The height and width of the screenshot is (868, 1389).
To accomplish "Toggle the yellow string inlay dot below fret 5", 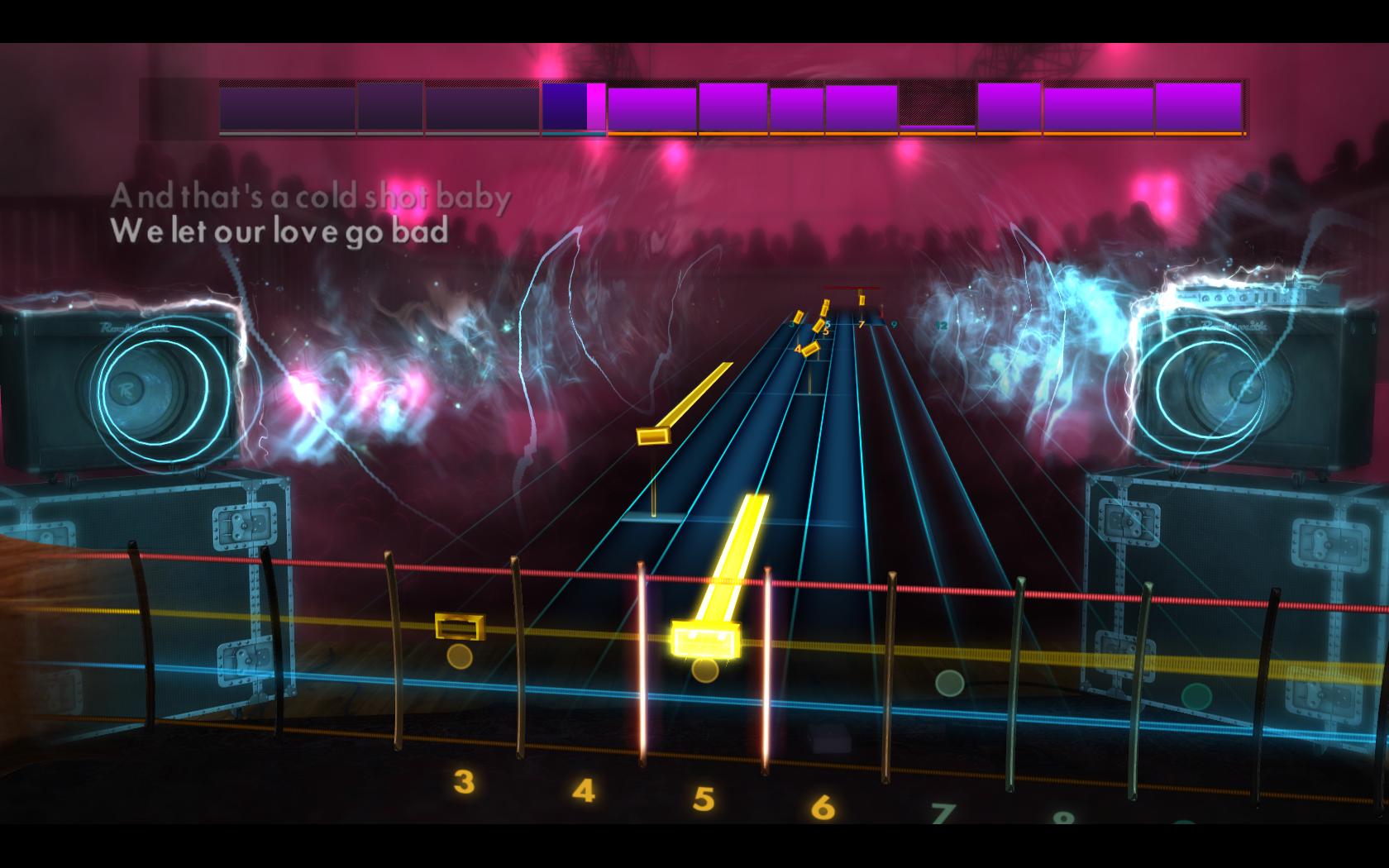I will click(x=705, y=672).
